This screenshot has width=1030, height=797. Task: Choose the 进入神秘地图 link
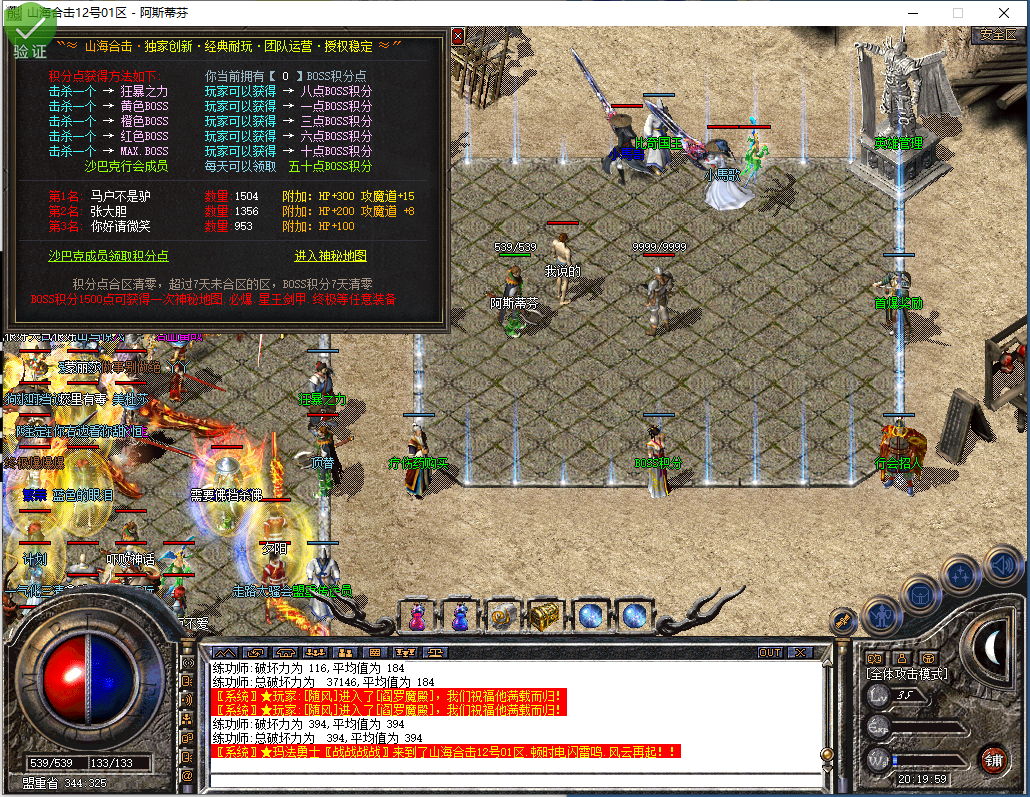click(x=331, y=256)
